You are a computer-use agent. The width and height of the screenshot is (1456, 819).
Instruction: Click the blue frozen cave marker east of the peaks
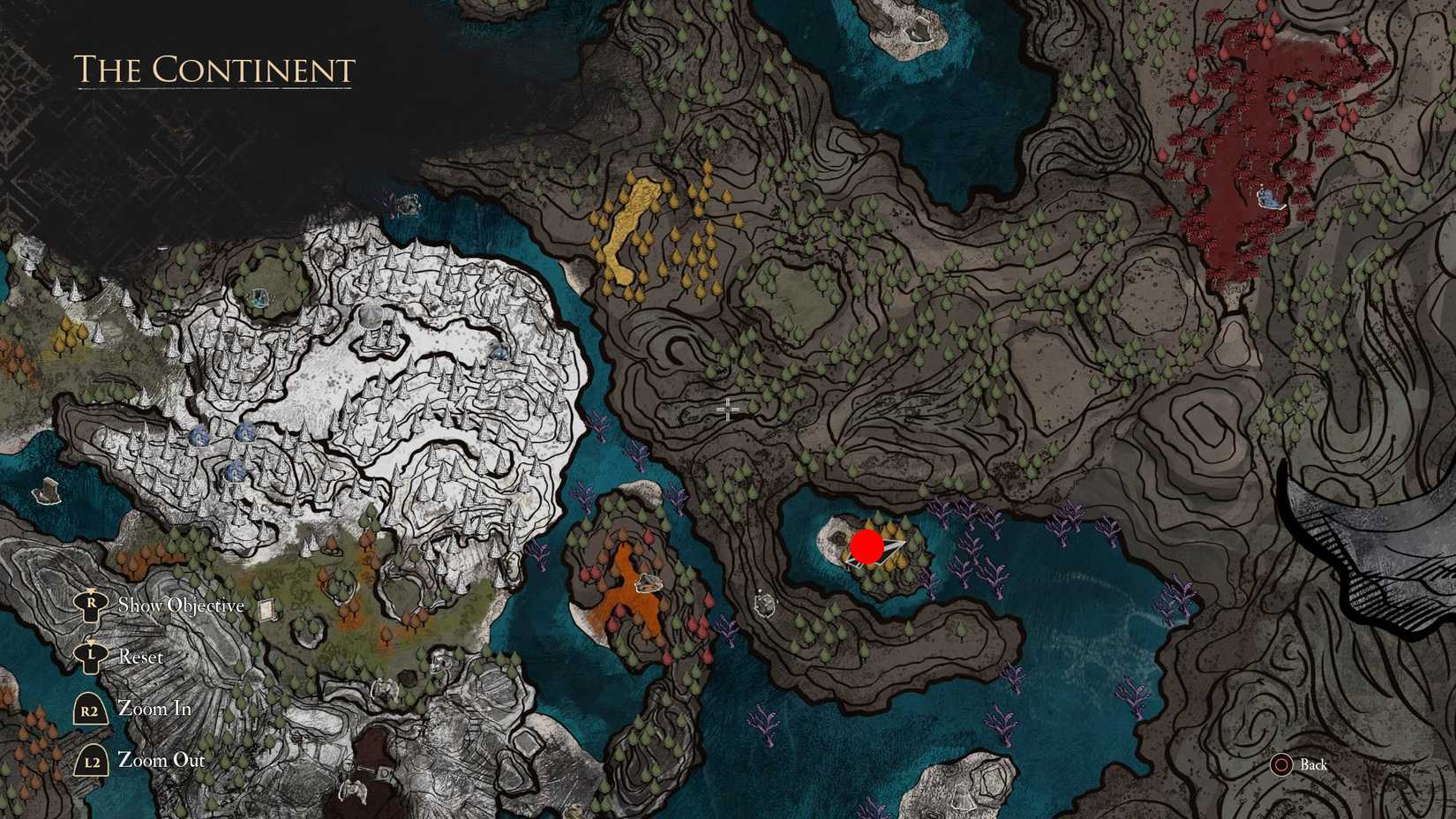tap(502, 353)
